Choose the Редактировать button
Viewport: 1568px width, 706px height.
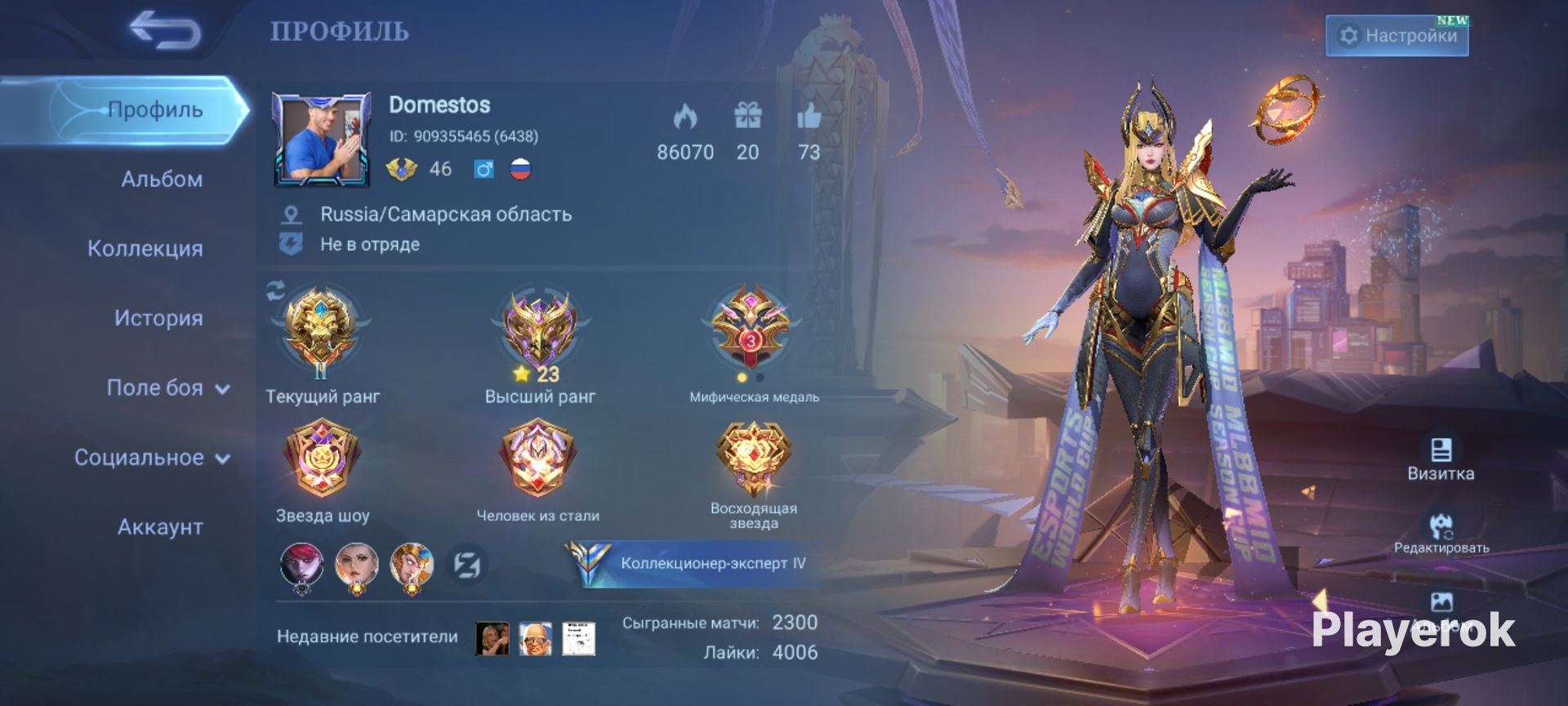tap(1441, 532)
